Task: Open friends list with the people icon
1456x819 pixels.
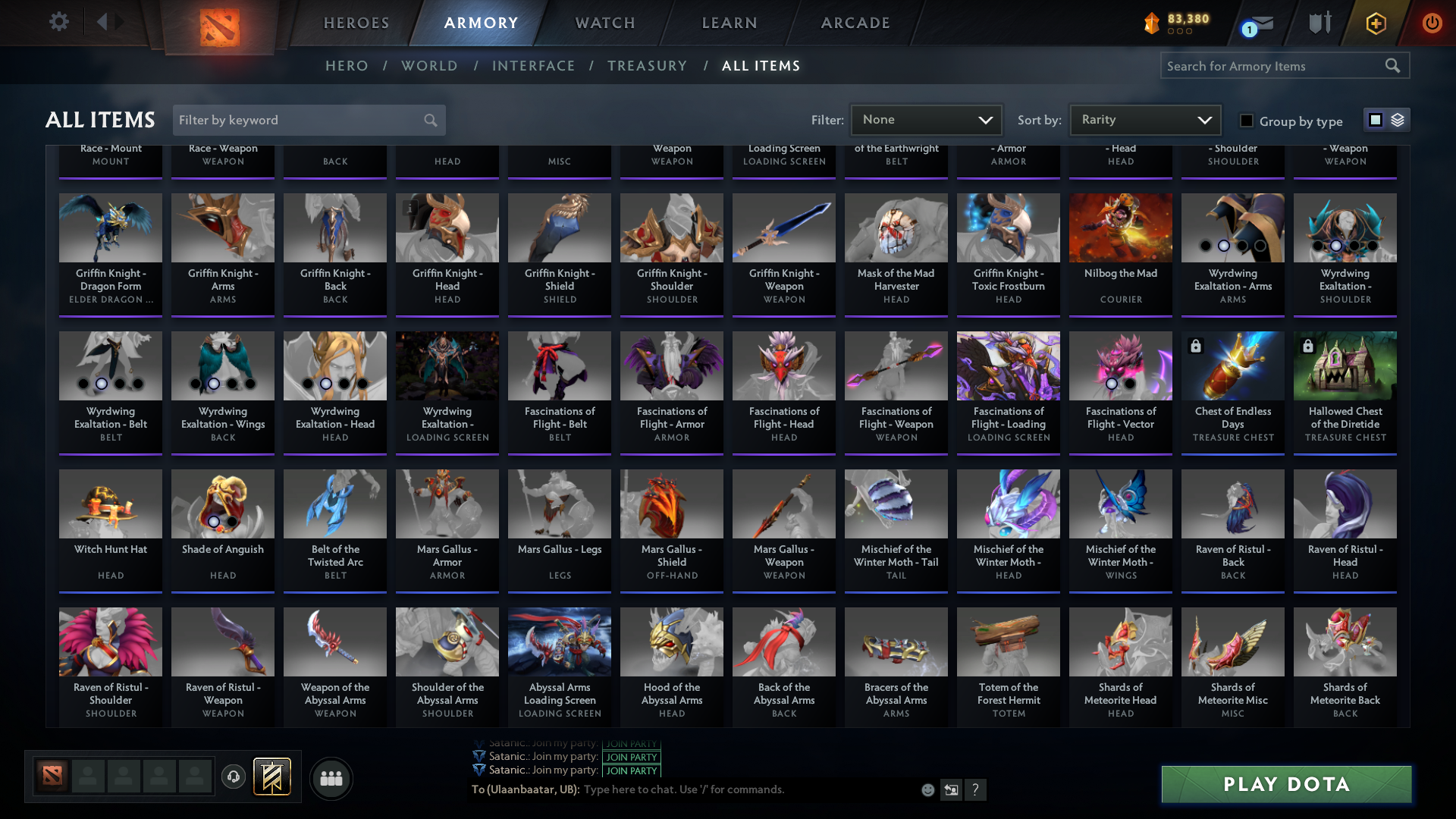Action: click(x=331, y=778)
